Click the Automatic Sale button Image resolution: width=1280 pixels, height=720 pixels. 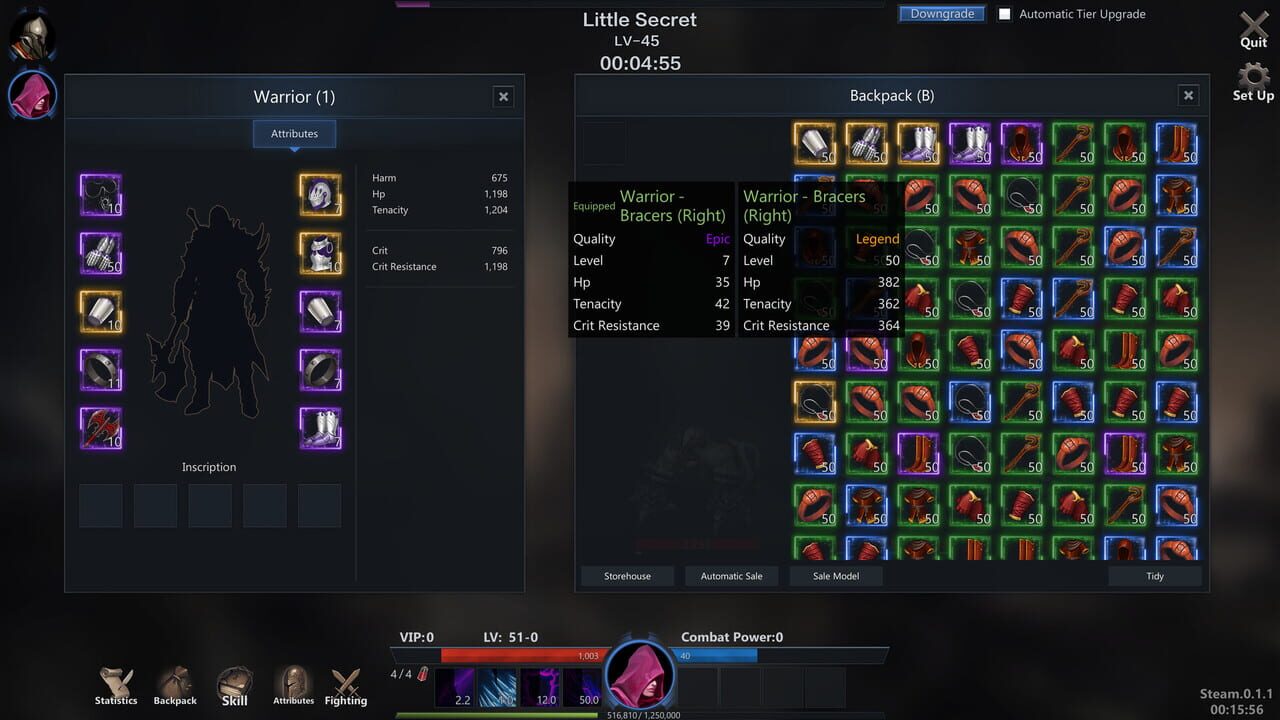731,575
